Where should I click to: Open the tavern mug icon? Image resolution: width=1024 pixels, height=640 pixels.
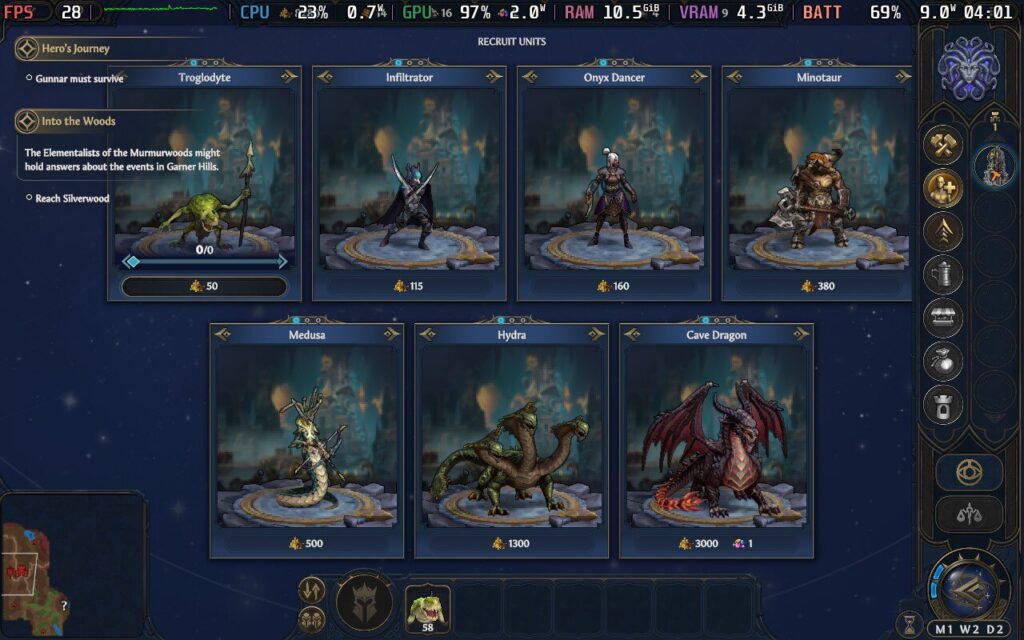pyautogui.click(x=943, y=274)
